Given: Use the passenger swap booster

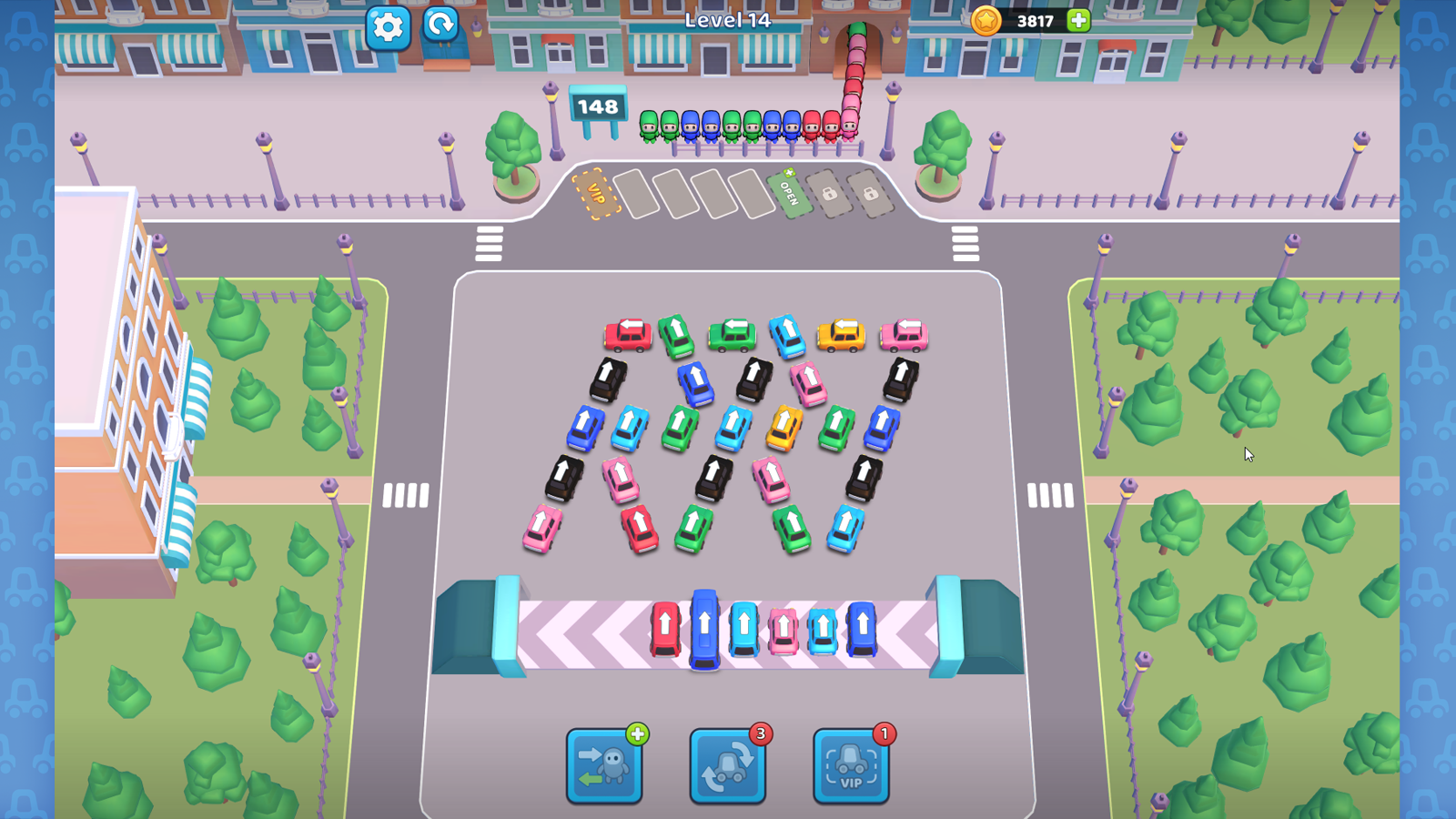Looking at the screenshot, I should (605, 767).
